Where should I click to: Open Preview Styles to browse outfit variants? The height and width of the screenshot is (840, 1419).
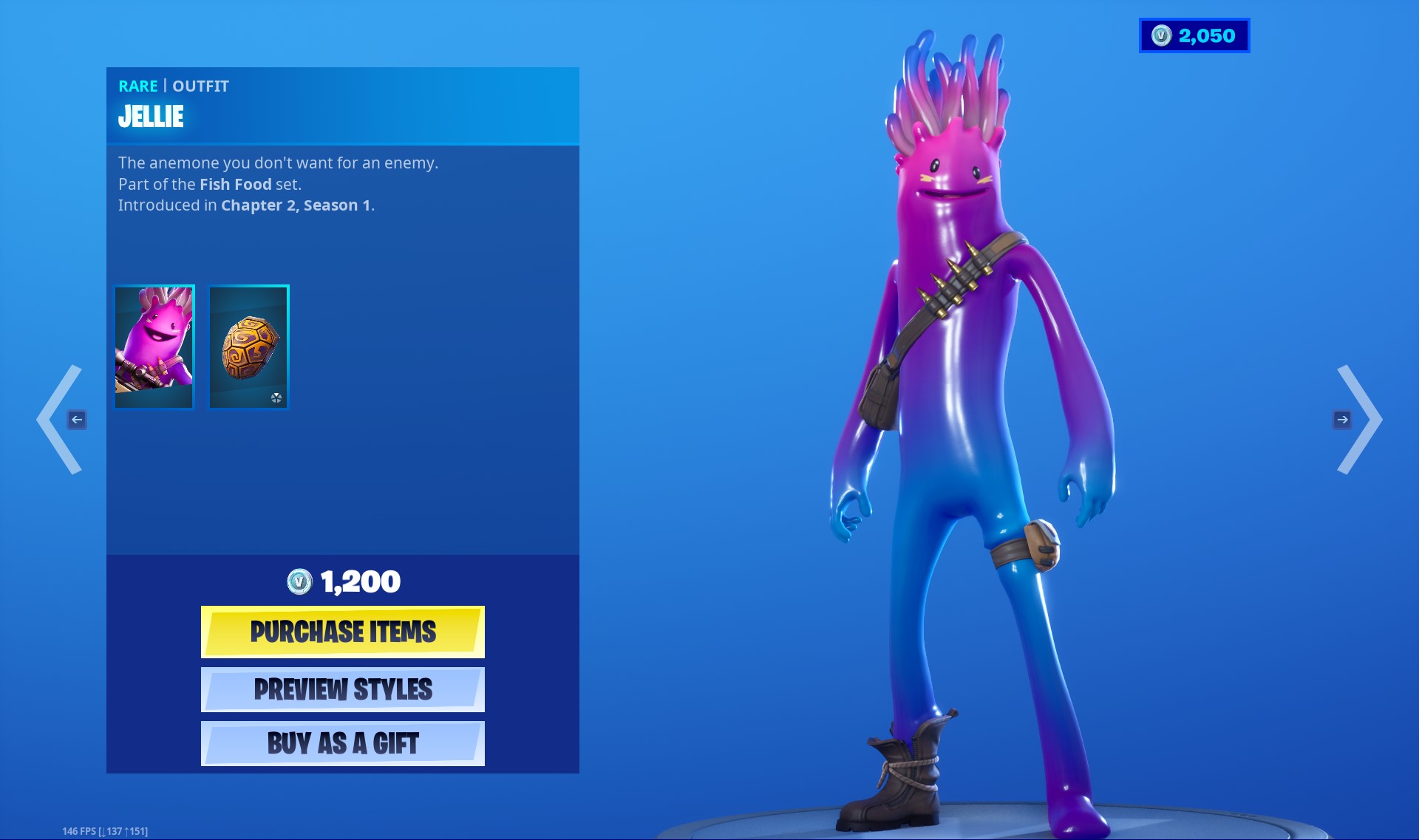click(342, 689)
